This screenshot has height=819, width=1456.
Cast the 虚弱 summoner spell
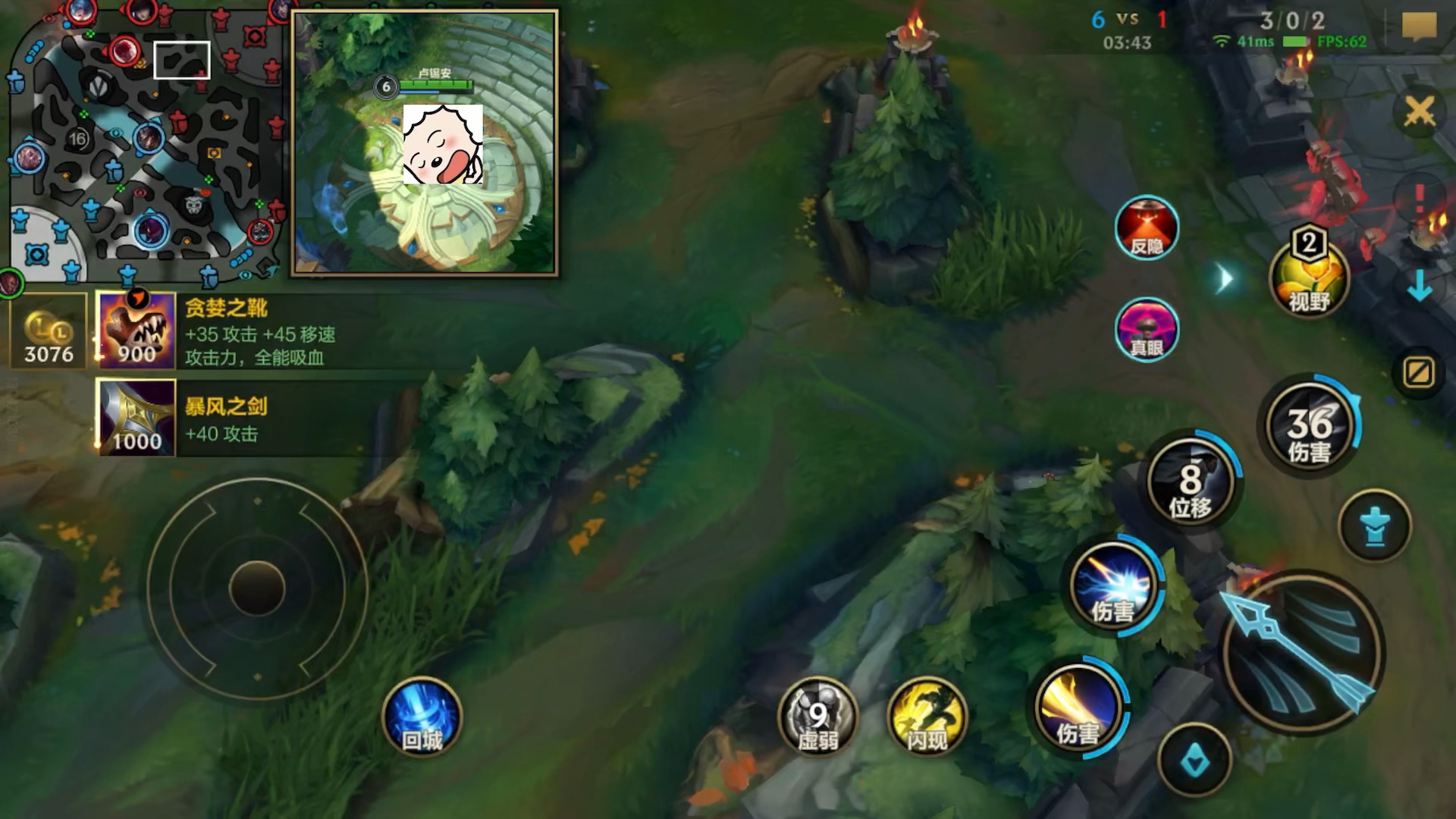pos(817,717)
